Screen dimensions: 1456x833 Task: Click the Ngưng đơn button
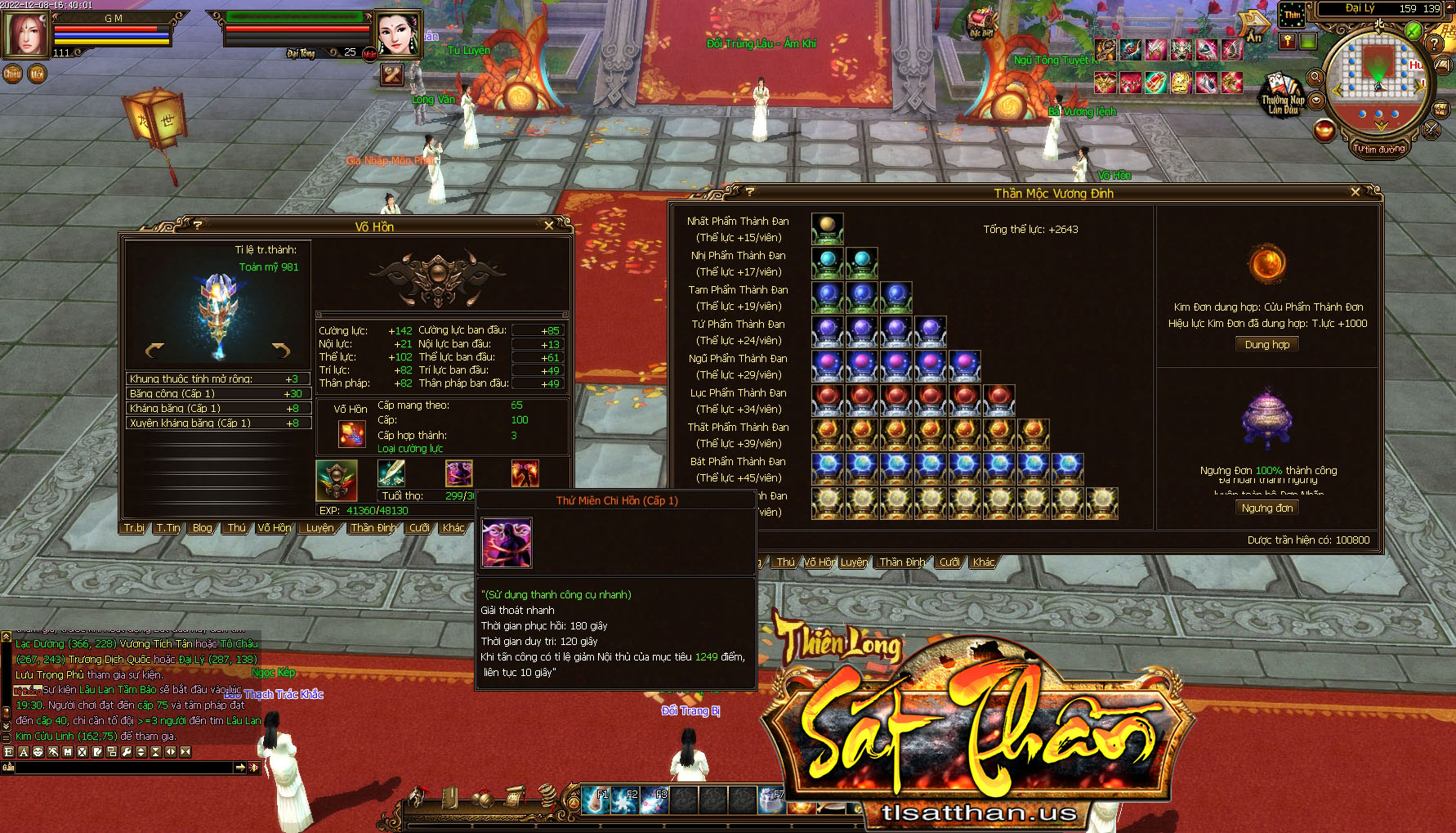[1266, 508]
